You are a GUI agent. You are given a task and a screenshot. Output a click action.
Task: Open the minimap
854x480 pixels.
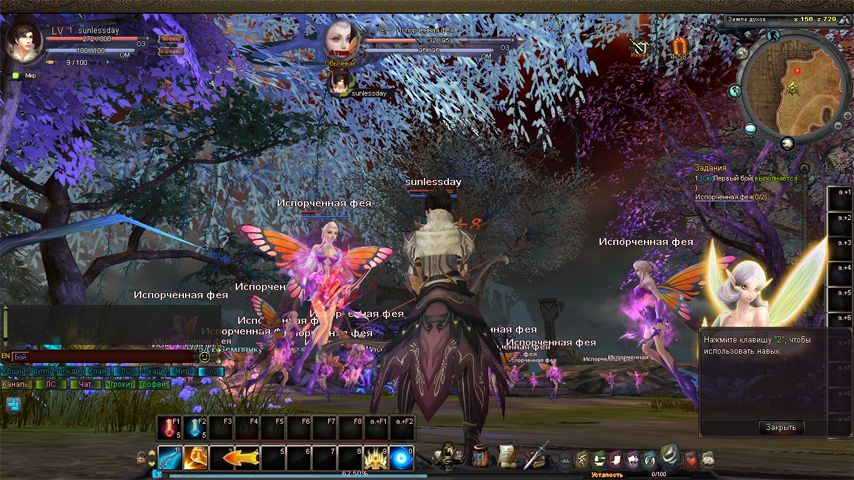[x=792, y=88]
